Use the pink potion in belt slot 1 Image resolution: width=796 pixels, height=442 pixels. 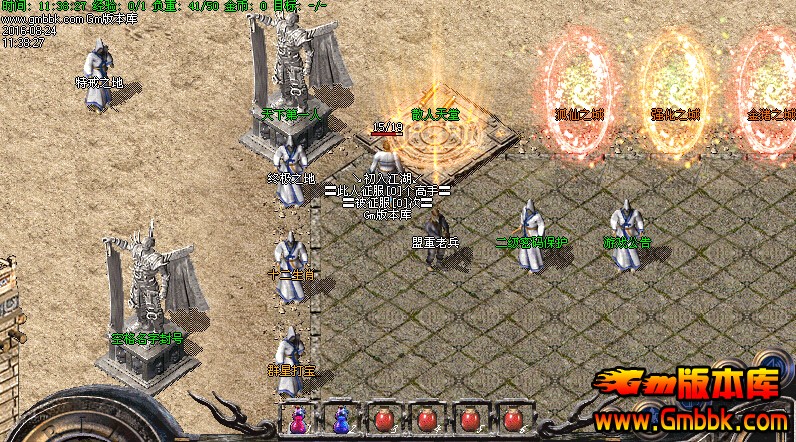pyautogui.click(x=297, y=420)
